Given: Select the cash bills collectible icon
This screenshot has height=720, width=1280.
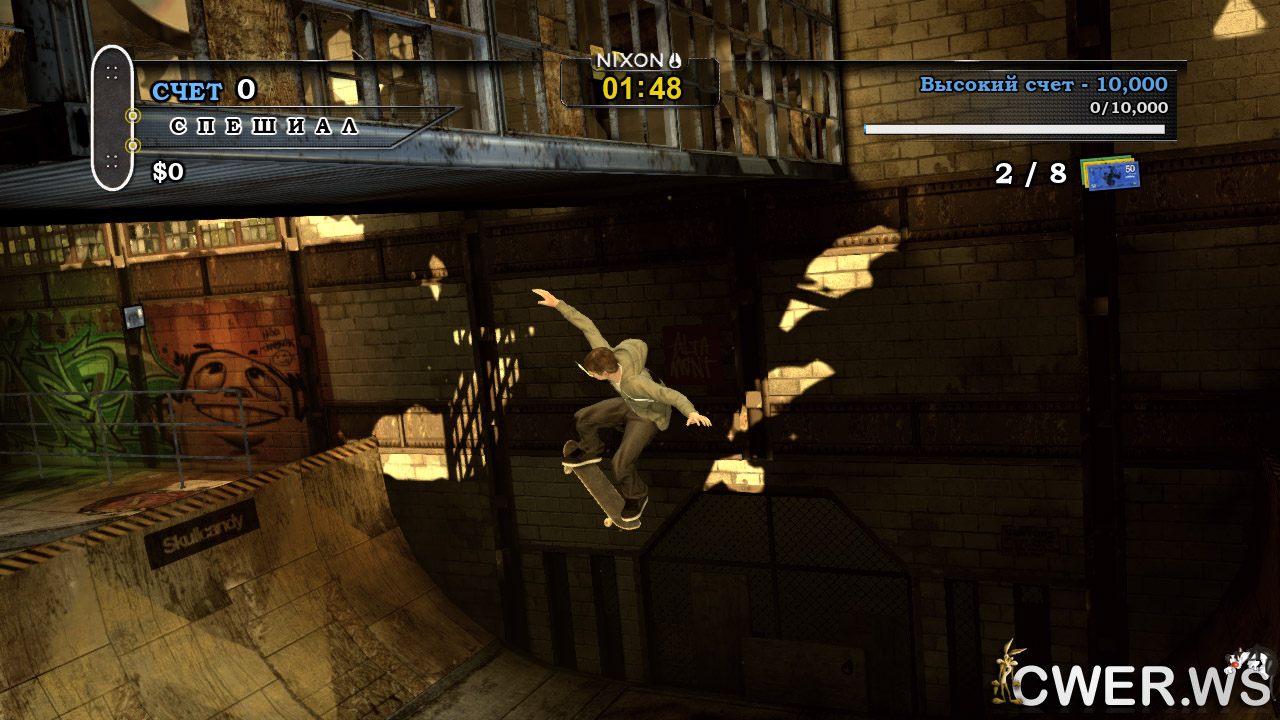Looking at the screenshot, I should (x=1109, y=172).
